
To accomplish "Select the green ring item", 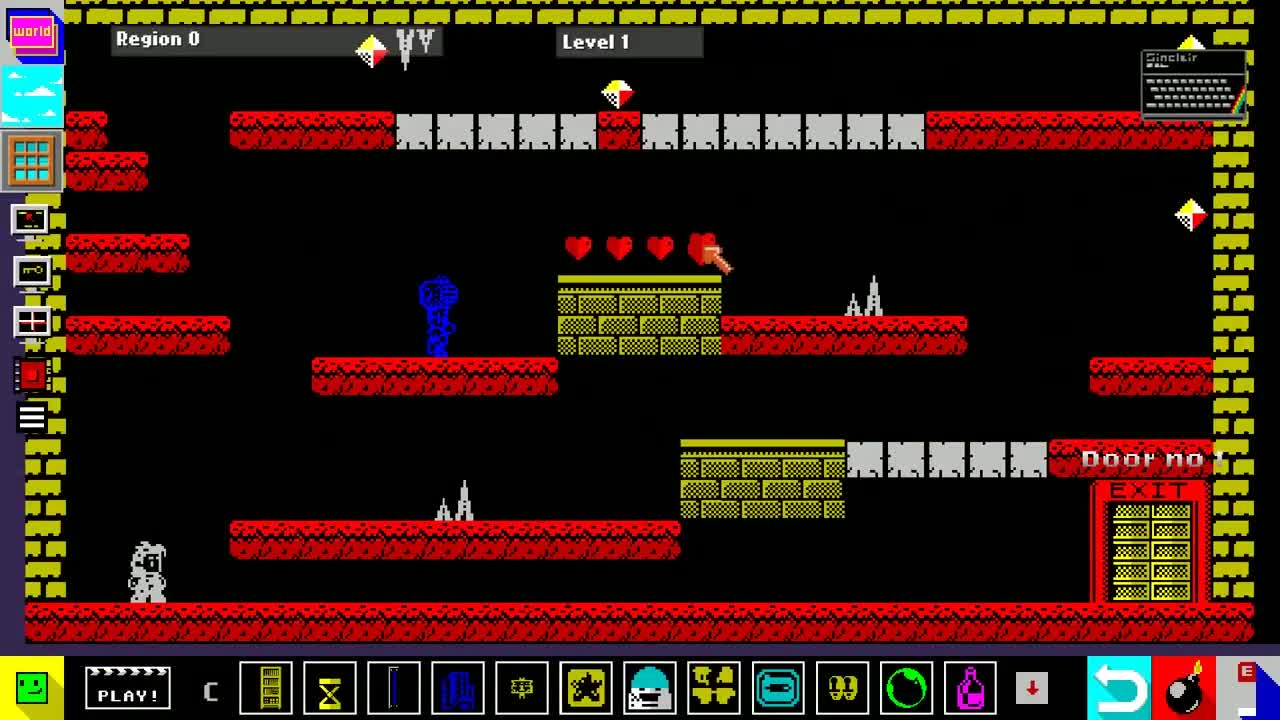I will pyautogui.click(x=906, y=689).
